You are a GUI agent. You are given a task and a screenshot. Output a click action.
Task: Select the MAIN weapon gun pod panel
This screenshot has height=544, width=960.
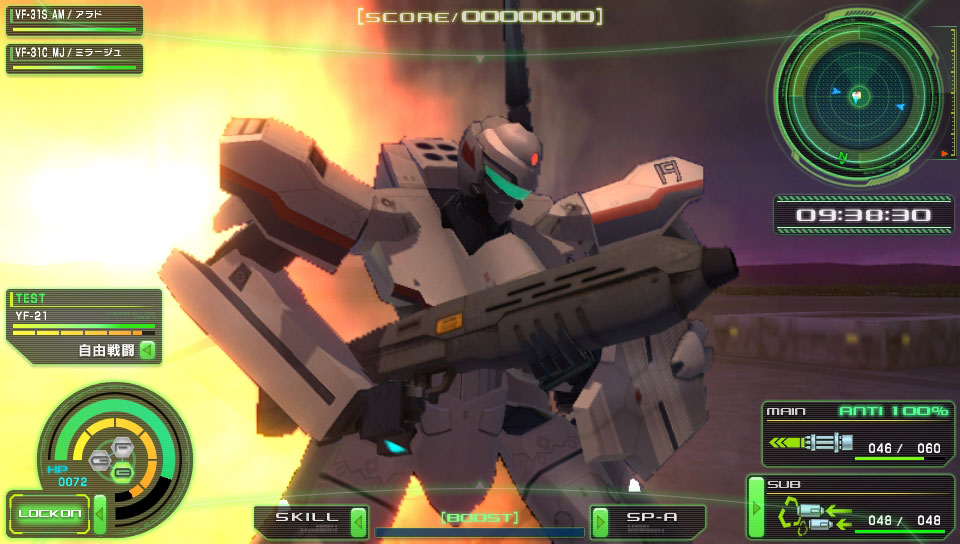coord(856,433)
